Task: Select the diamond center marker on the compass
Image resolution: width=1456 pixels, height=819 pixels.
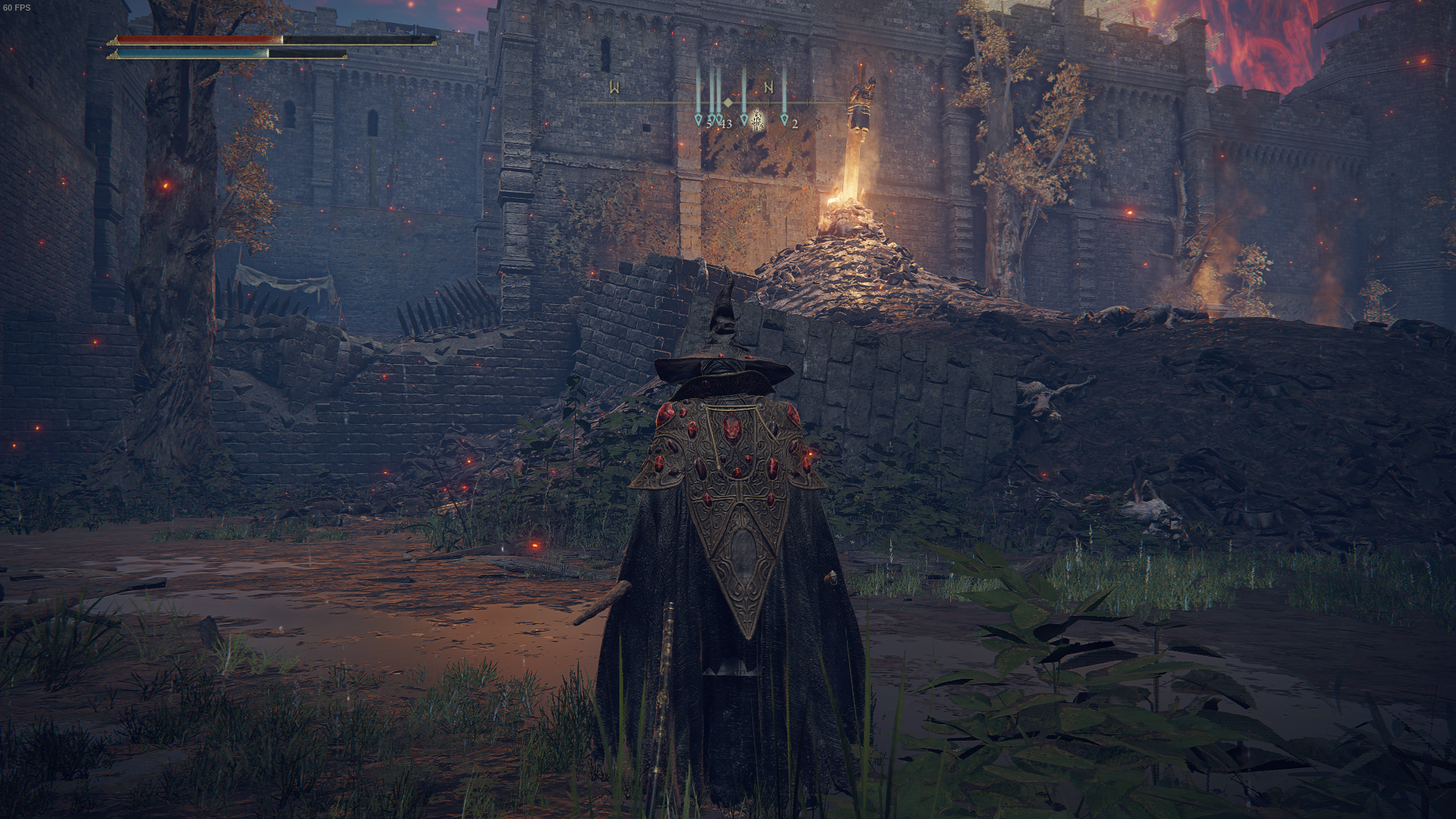Action: [728, 102]
